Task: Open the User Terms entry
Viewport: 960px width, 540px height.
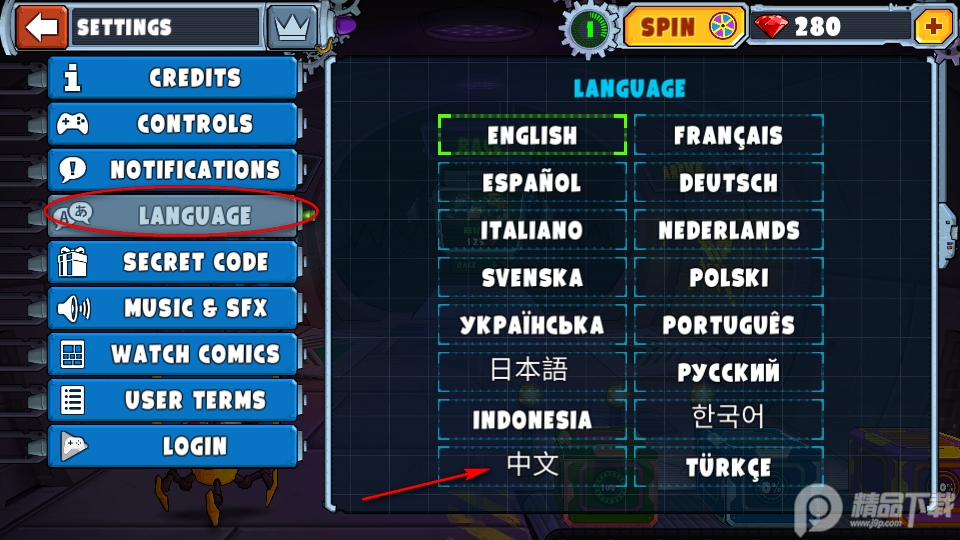Action: [x=174, y=400]
